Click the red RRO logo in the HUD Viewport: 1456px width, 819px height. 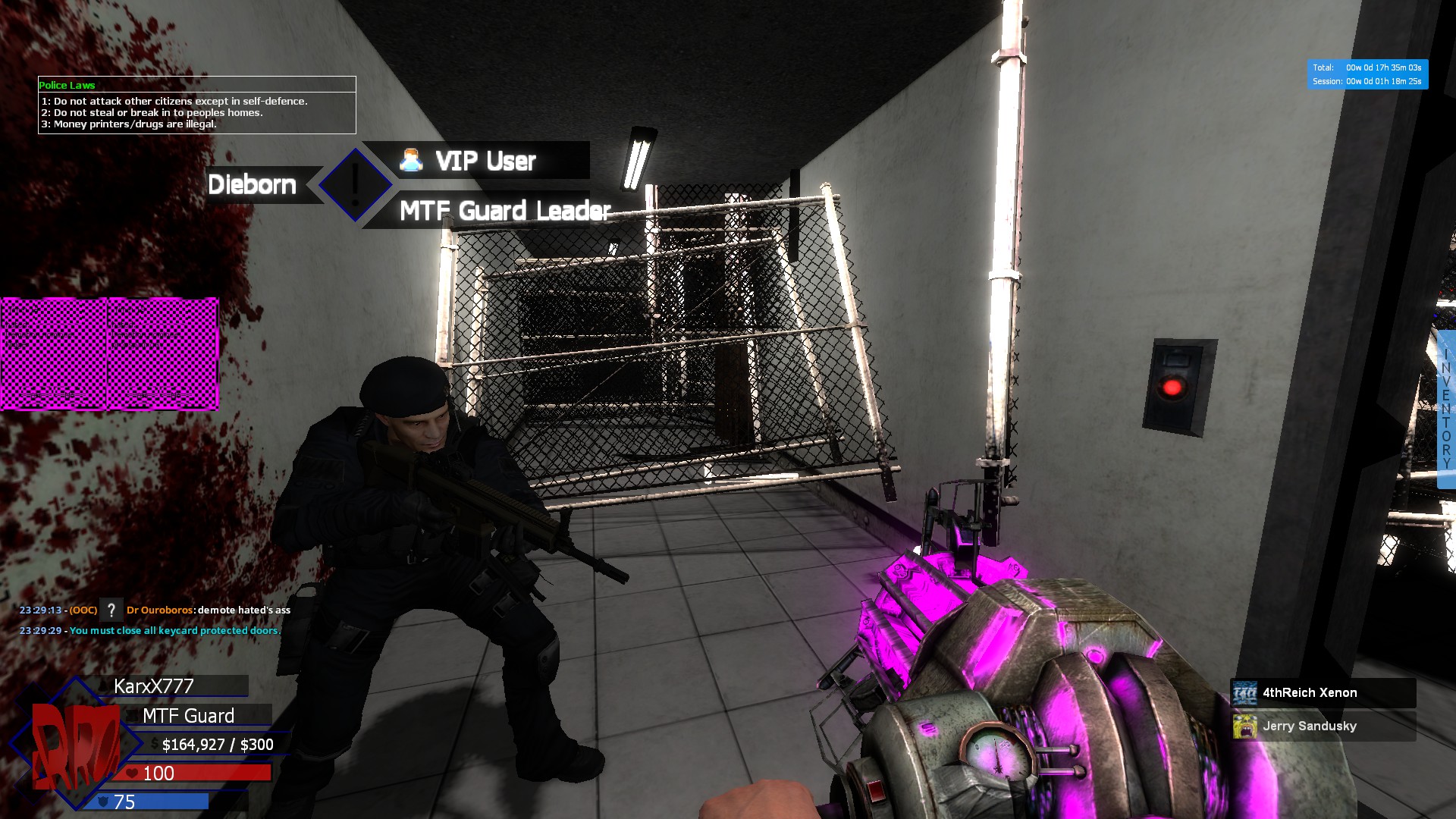[x=74, y=747]
